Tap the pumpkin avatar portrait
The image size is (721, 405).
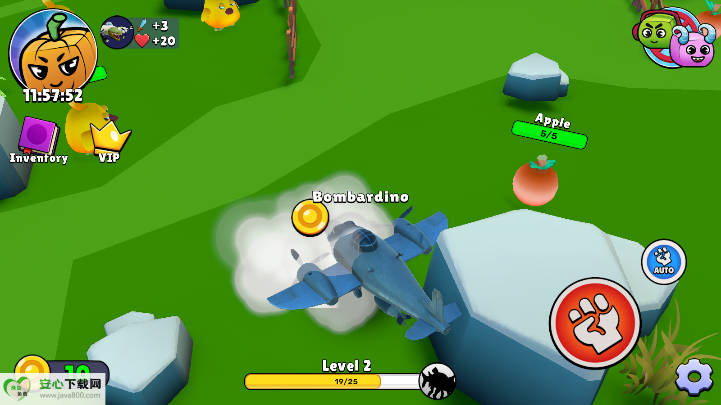point(52,50)
